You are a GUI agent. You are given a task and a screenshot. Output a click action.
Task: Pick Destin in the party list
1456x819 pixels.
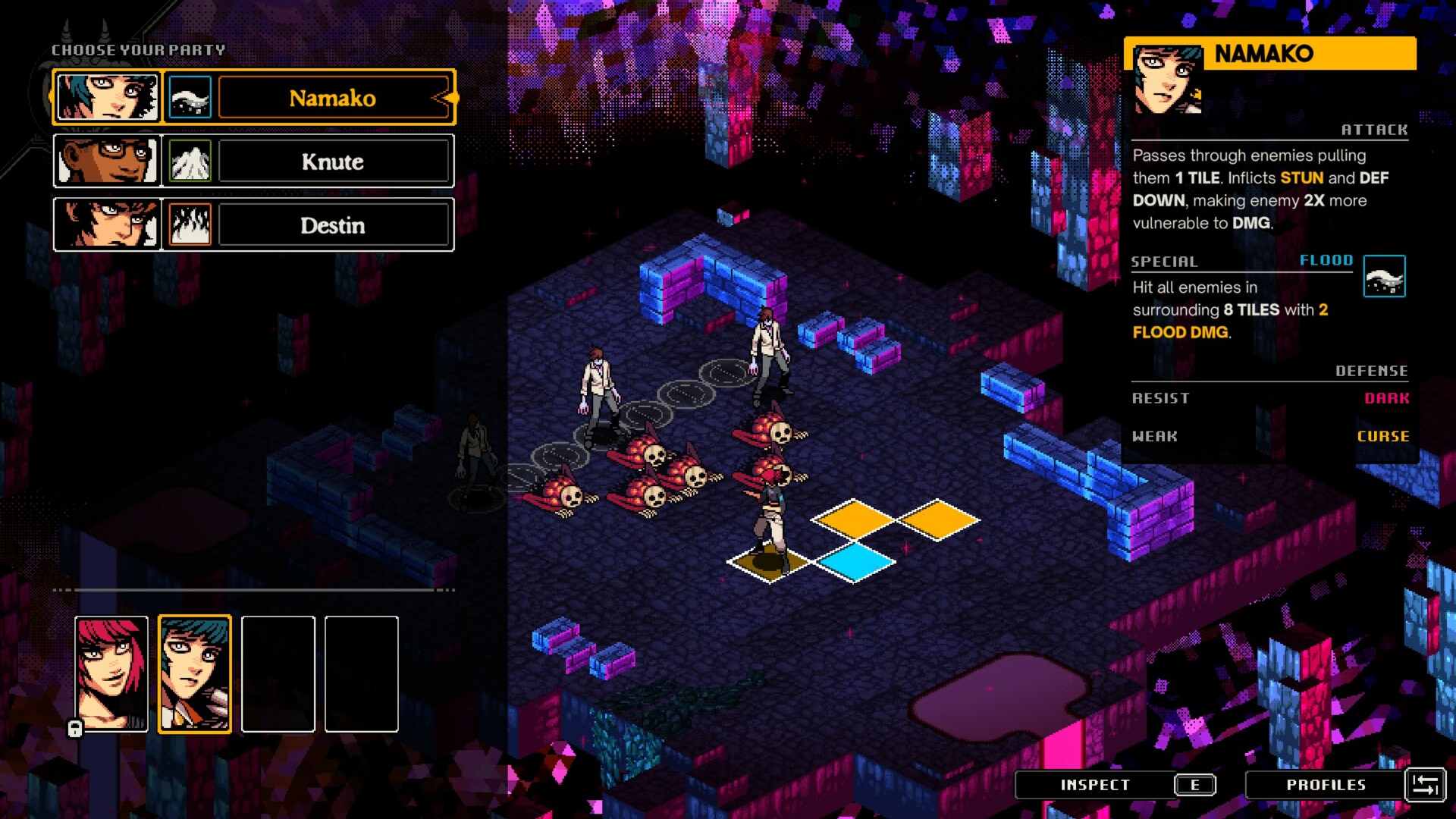pos(333,225)
